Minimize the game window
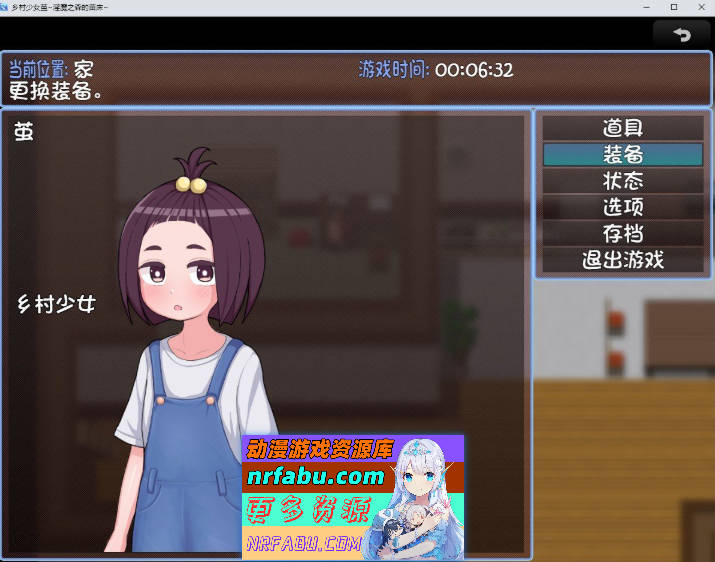Image resolution: width=715 pixels, height=562 pixels. [646, 7]
